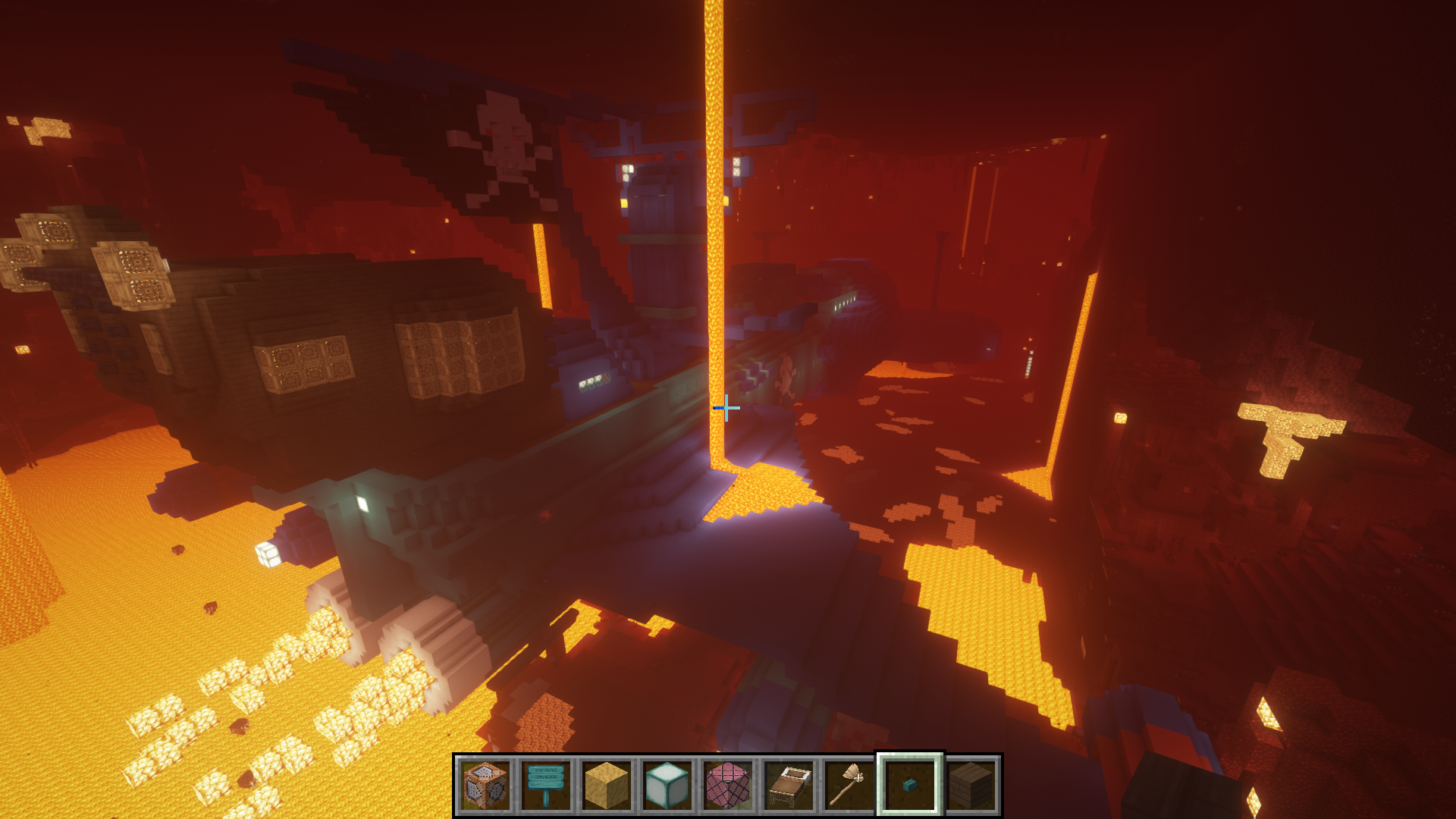Select the command block hotbar slot
This screenshot has width=1456, height=819.
point(485,786)
